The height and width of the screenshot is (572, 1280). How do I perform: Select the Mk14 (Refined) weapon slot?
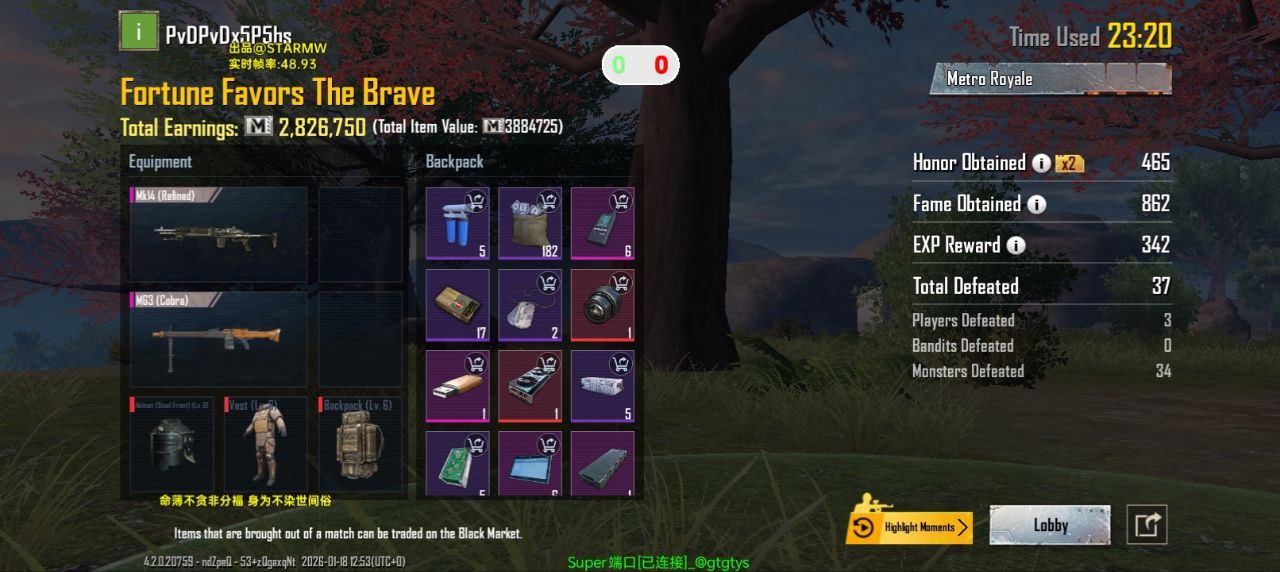point(218,234)
